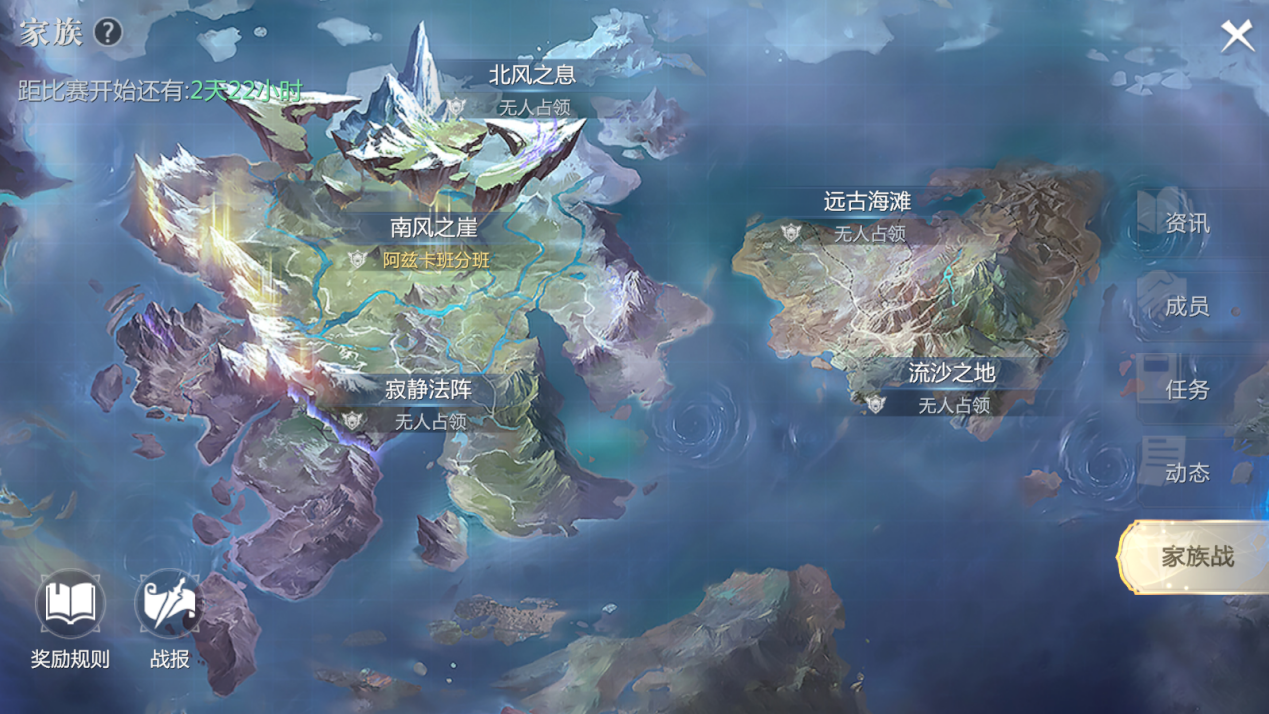Select the 北风之息 territory label
Screen dimensions: 1269x714
coord(532,75)
